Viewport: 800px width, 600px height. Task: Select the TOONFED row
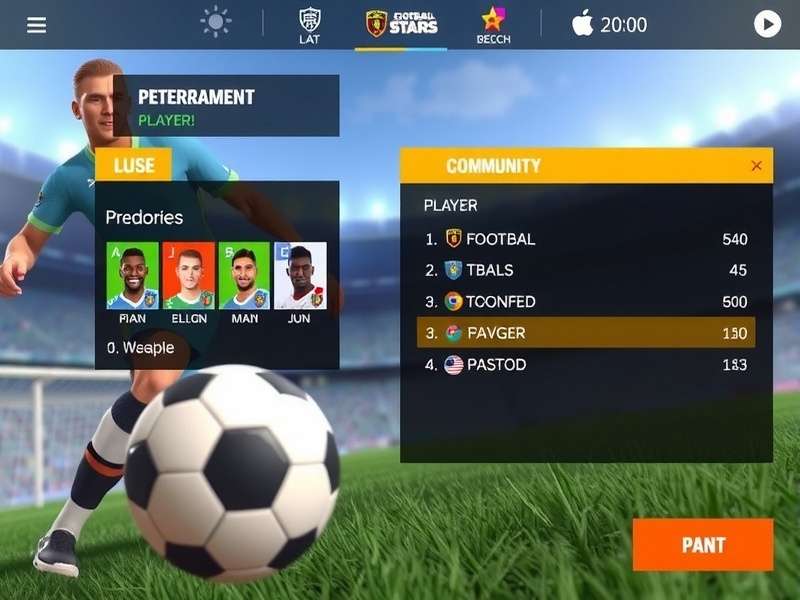coord(586,301)
